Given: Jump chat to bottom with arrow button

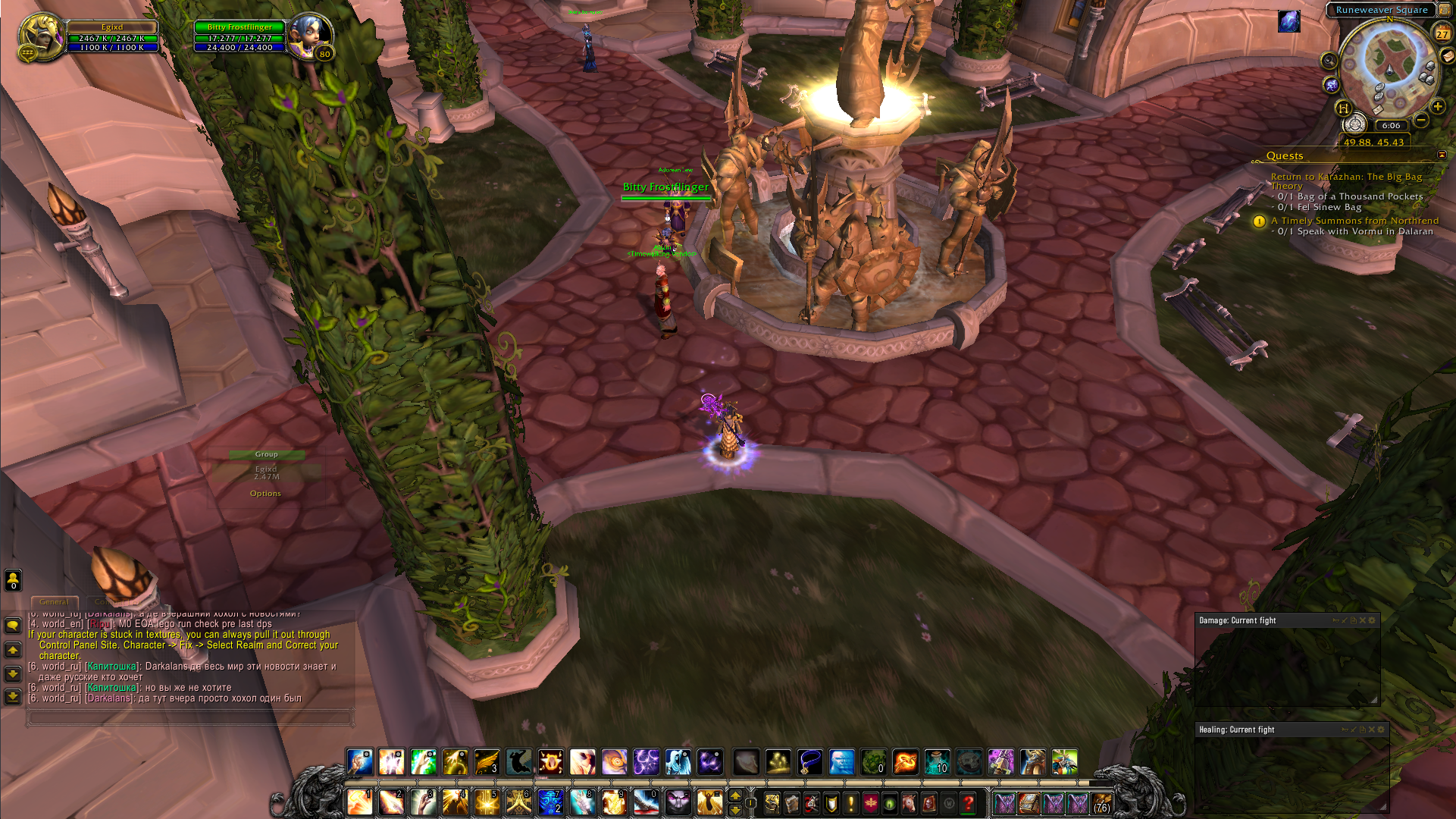Looking at the screenshot, I should (x=13, y=696).
